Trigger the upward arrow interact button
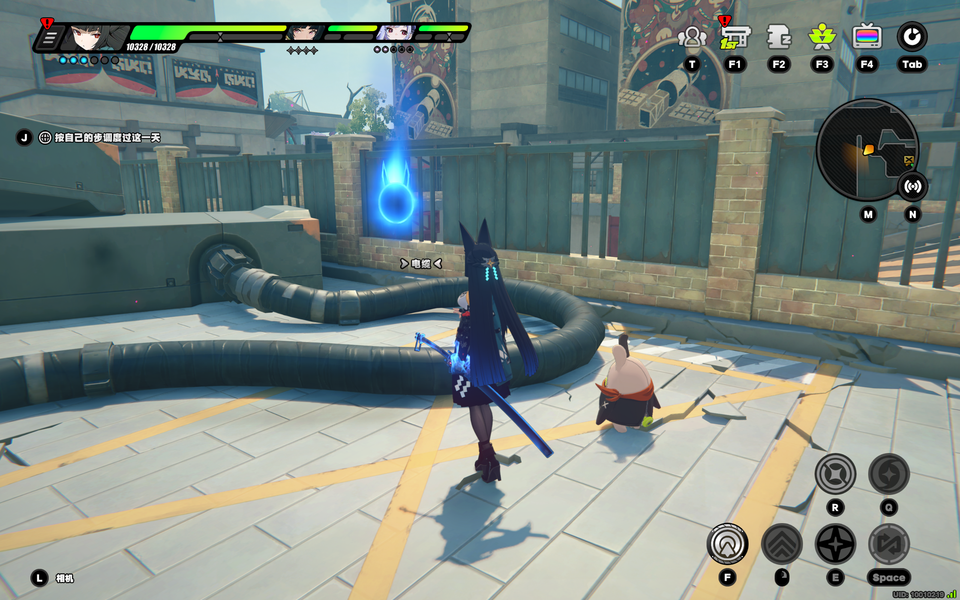 coord(727,544)
